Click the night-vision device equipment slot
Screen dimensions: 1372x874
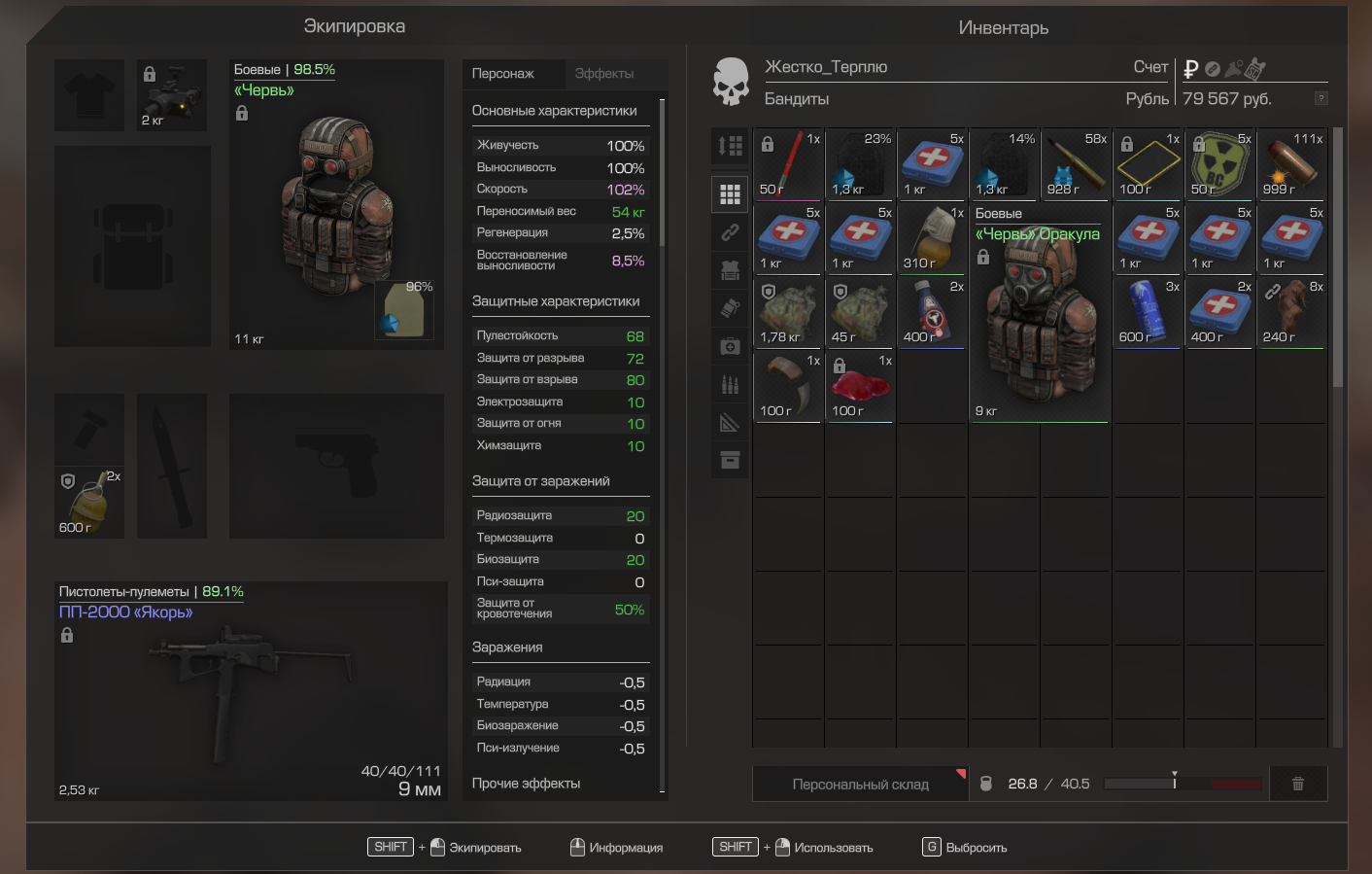(x=172, y=95)
